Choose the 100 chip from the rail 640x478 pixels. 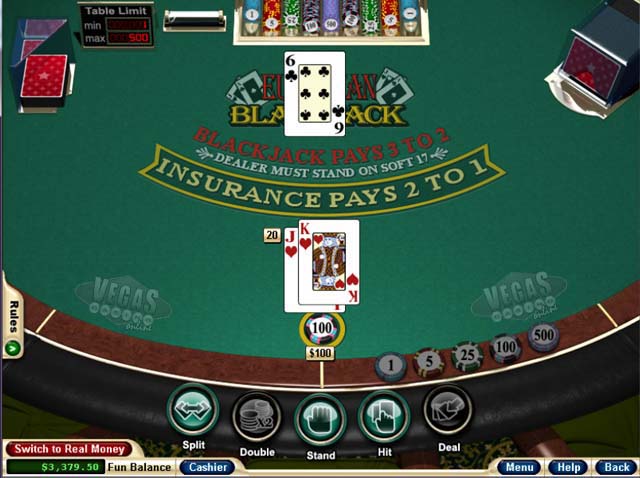click(505, 348)
